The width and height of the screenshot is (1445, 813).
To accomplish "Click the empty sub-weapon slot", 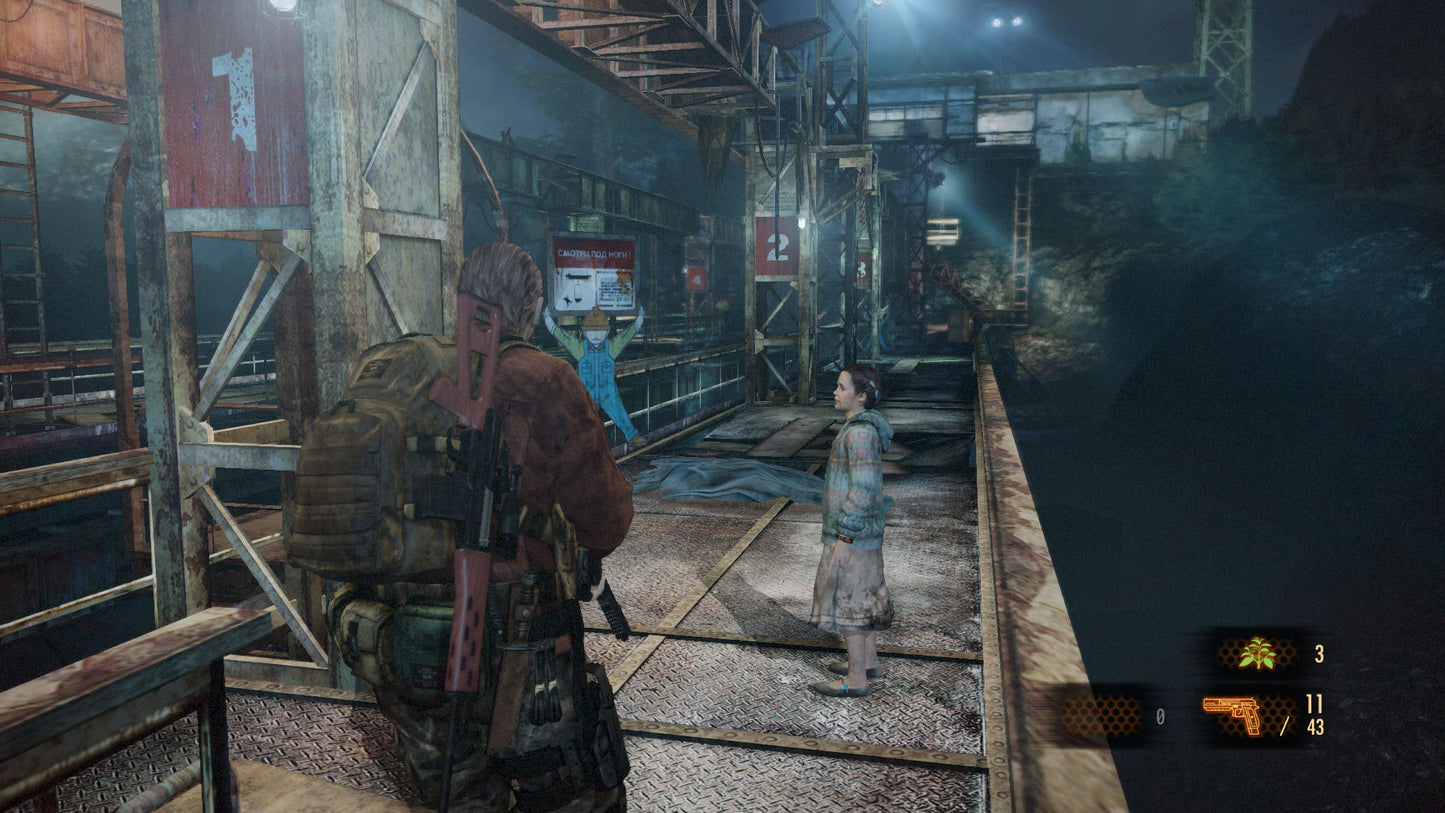I will click(x=1102, y=715).
